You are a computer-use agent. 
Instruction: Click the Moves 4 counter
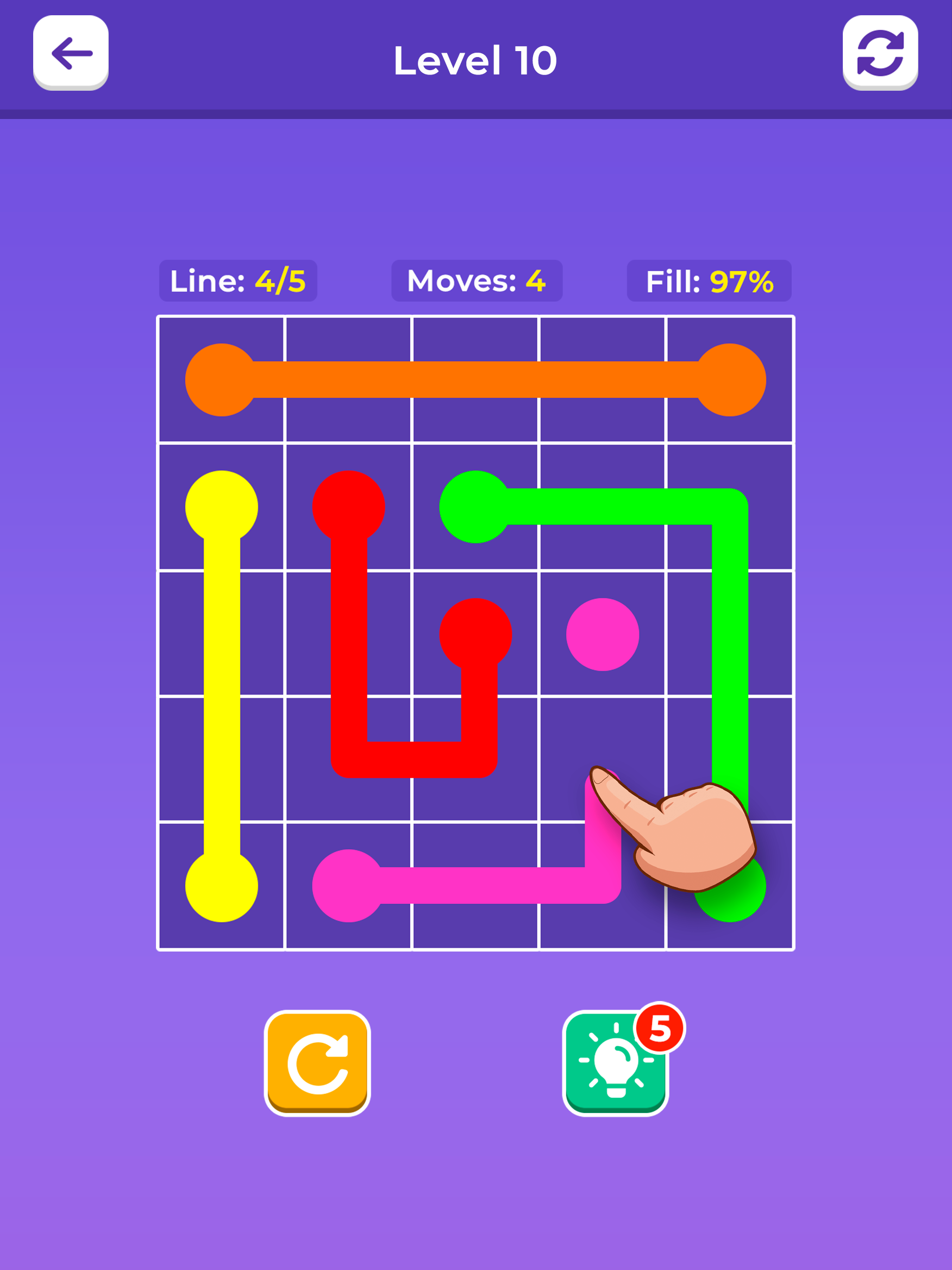pyautogui.click(x=477, y=281)
